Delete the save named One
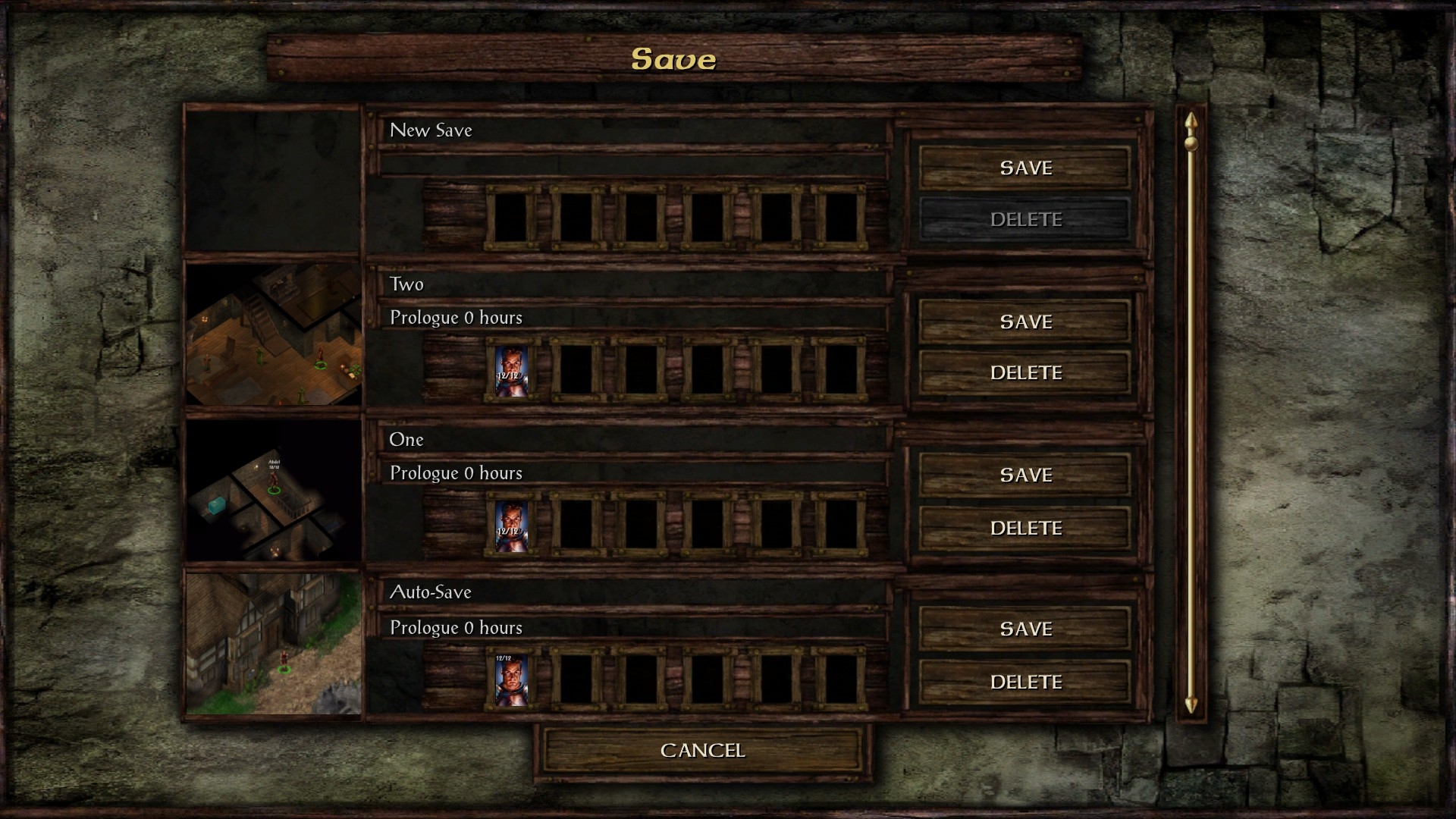Screen dimensions: 1456x819 click(x=1025, y=528)
